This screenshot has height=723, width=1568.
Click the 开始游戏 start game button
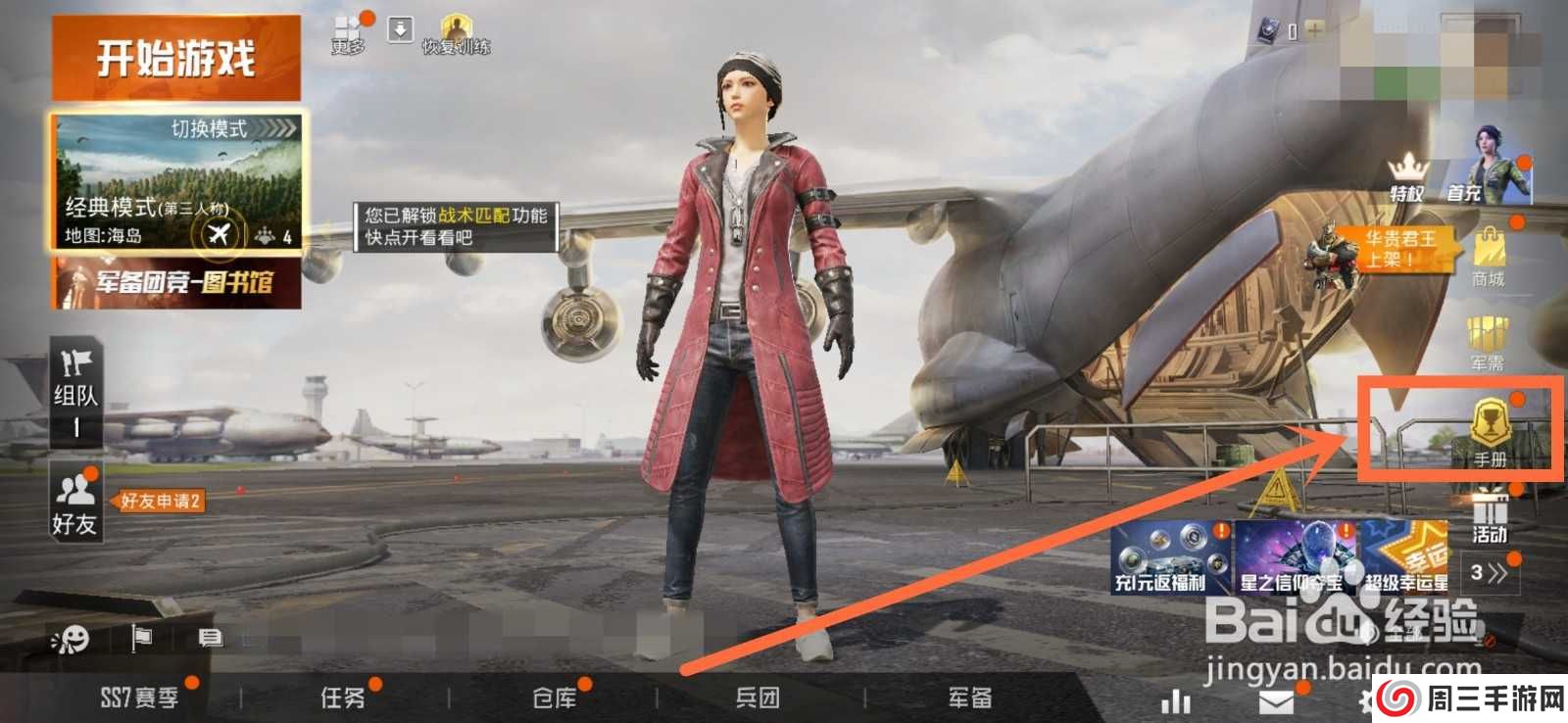click(x=171, y=56)
